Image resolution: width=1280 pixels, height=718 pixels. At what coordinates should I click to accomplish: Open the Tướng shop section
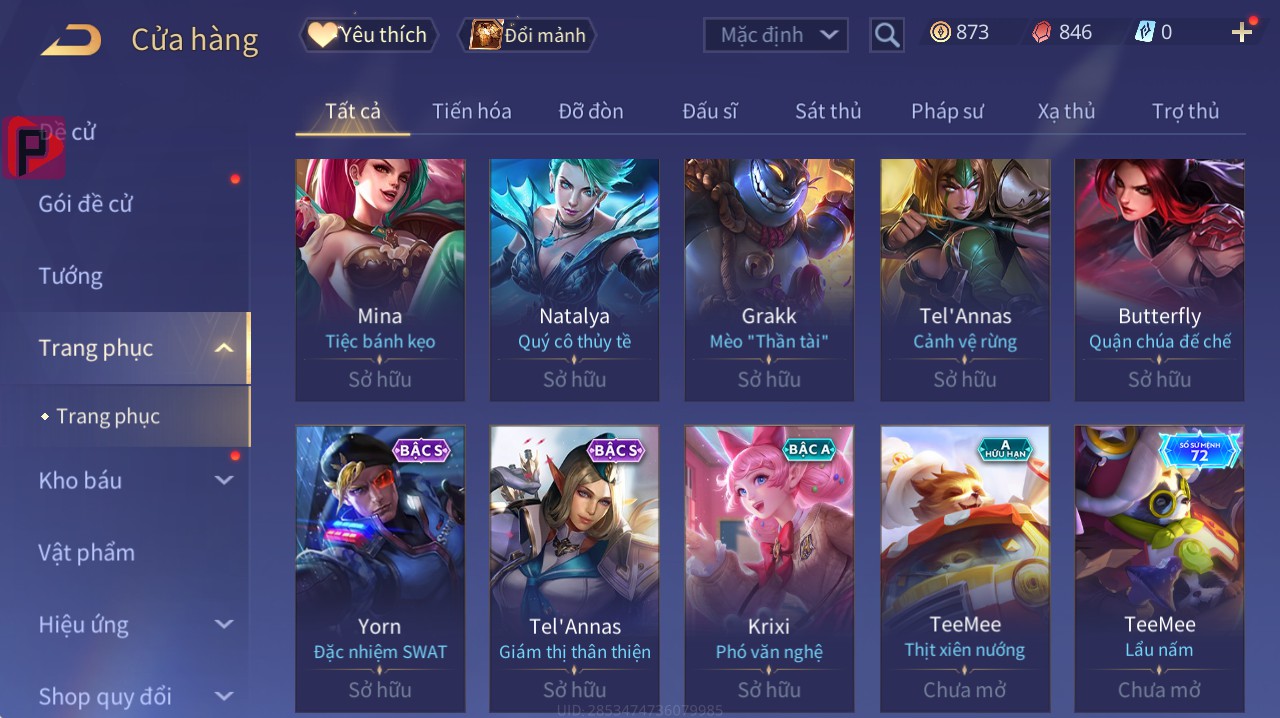click(71, 276)
